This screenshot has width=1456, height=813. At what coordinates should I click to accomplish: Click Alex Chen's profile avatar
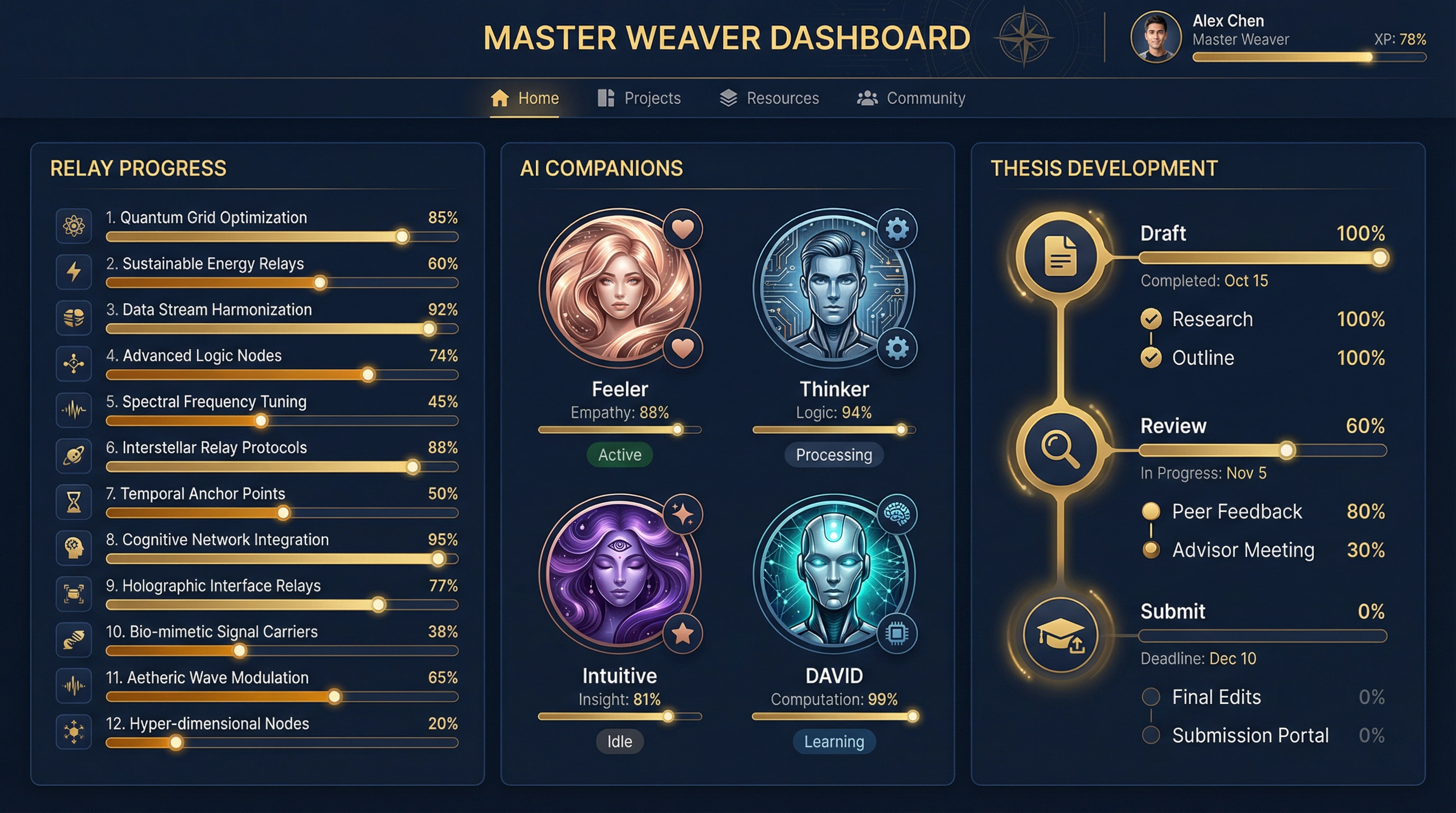pos(1156,36)
